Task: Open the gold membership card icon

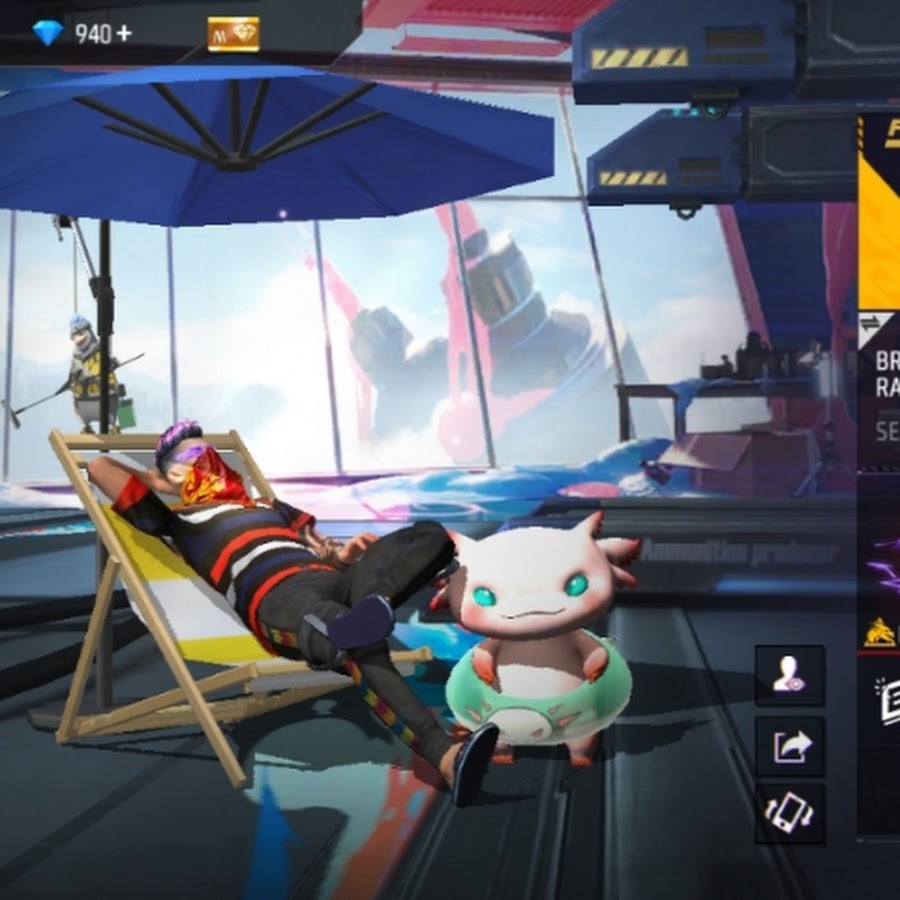Action: click(233, 34)
